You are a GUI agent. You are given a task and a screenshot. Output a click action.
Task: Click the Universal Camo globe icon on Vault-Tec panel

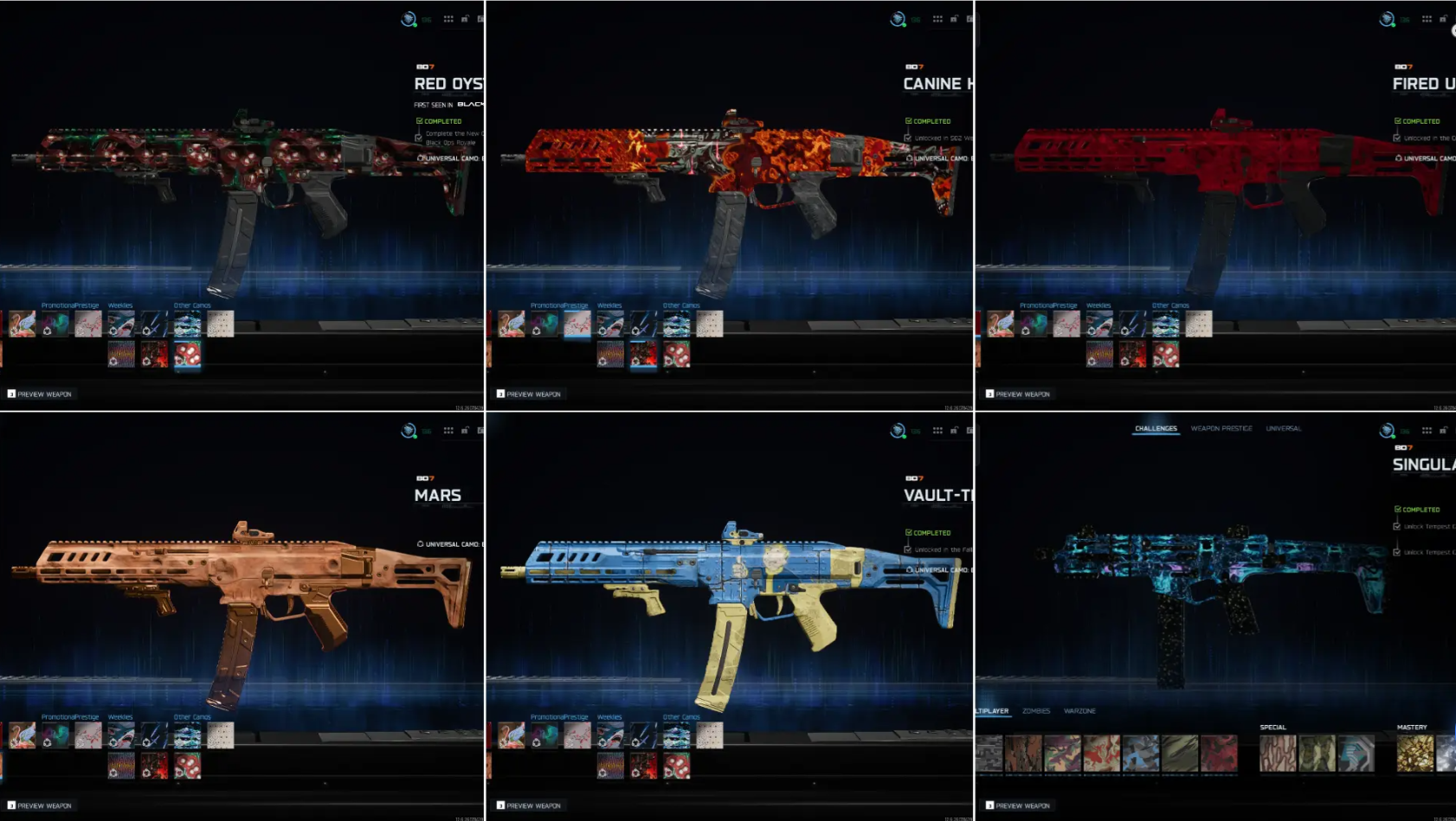pos(909,568)
